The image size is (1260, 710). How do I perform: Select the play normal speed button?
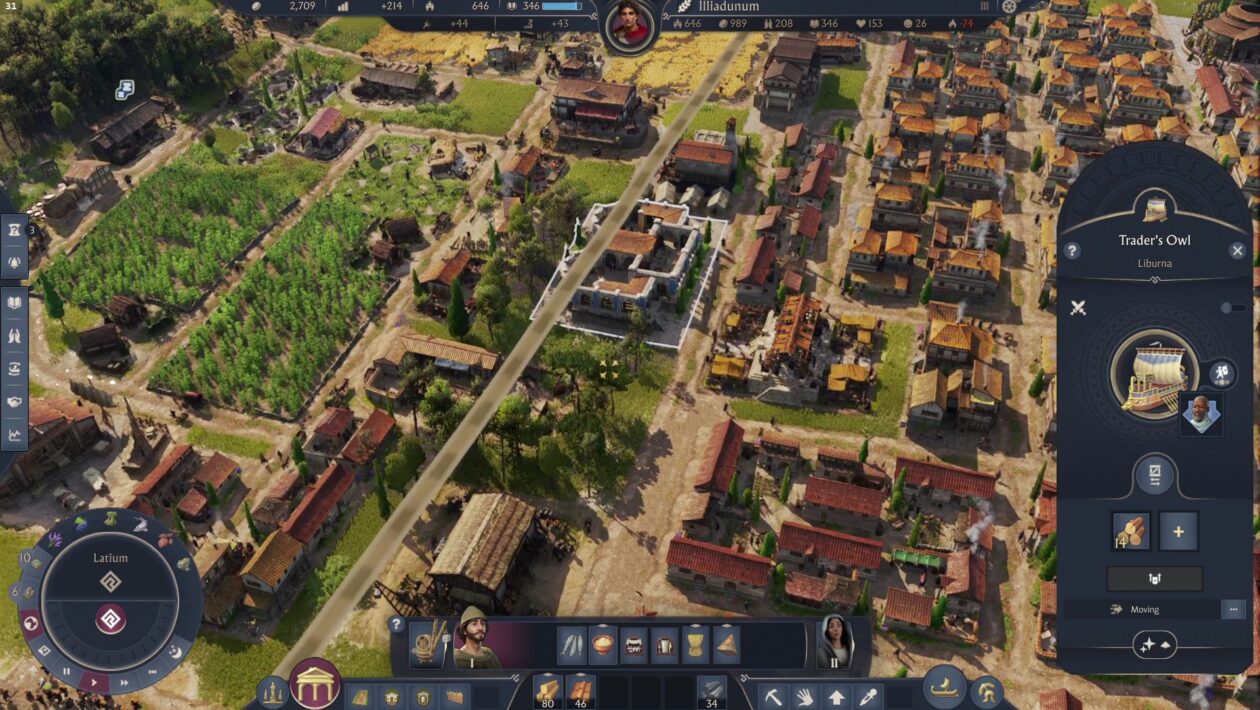tap(94, 682)
